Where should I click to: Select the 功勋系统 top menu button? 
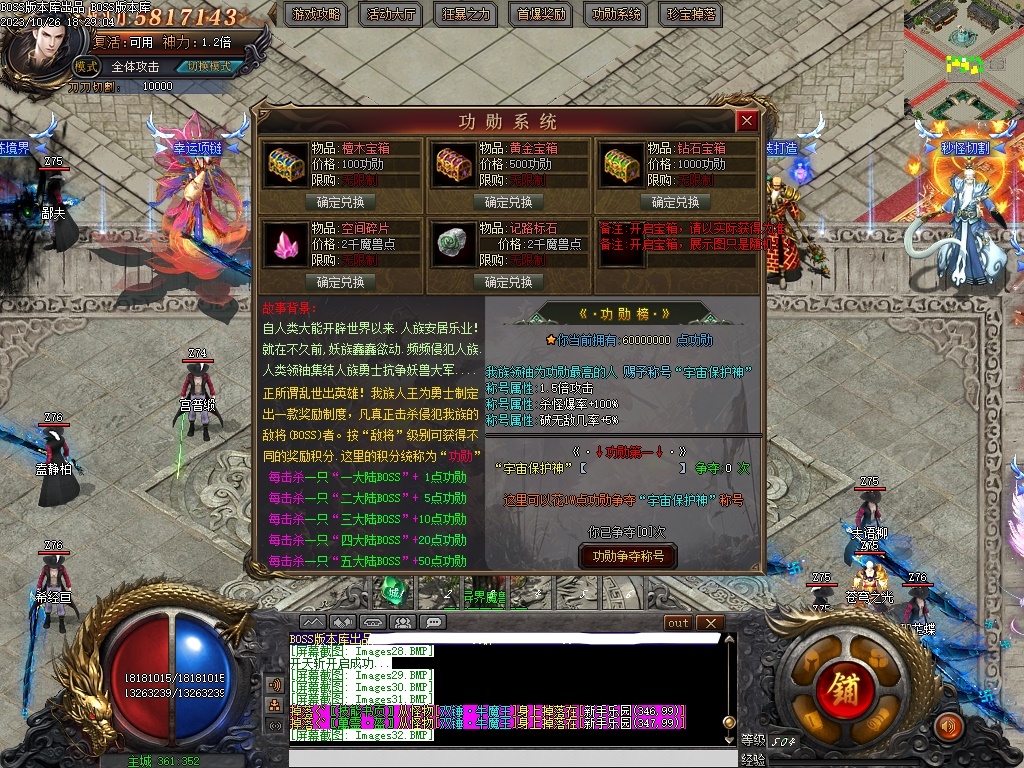coord(616,14)
